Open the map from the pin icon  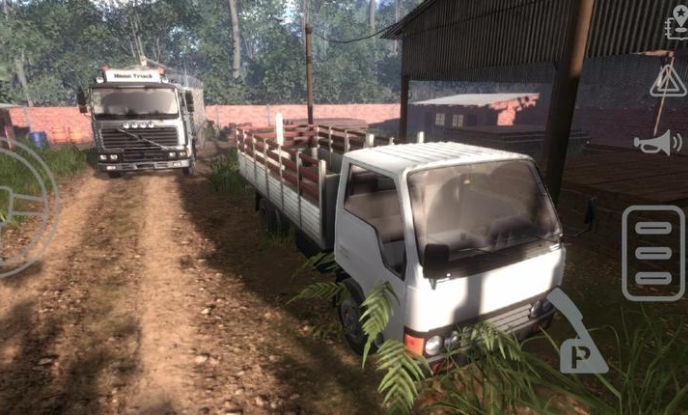coord(676,22)
